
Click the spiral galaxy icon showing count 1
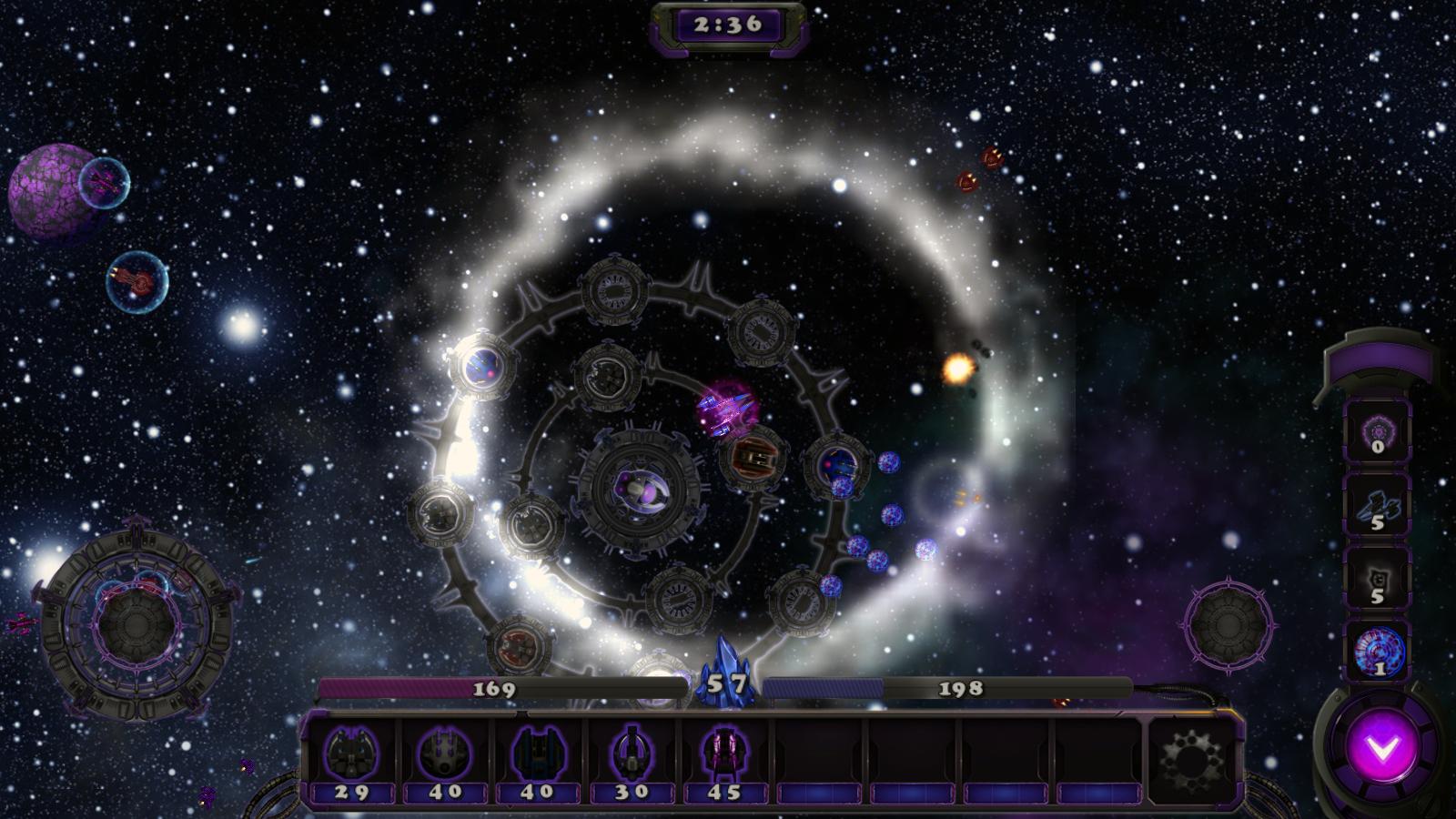click(1380, 649)
